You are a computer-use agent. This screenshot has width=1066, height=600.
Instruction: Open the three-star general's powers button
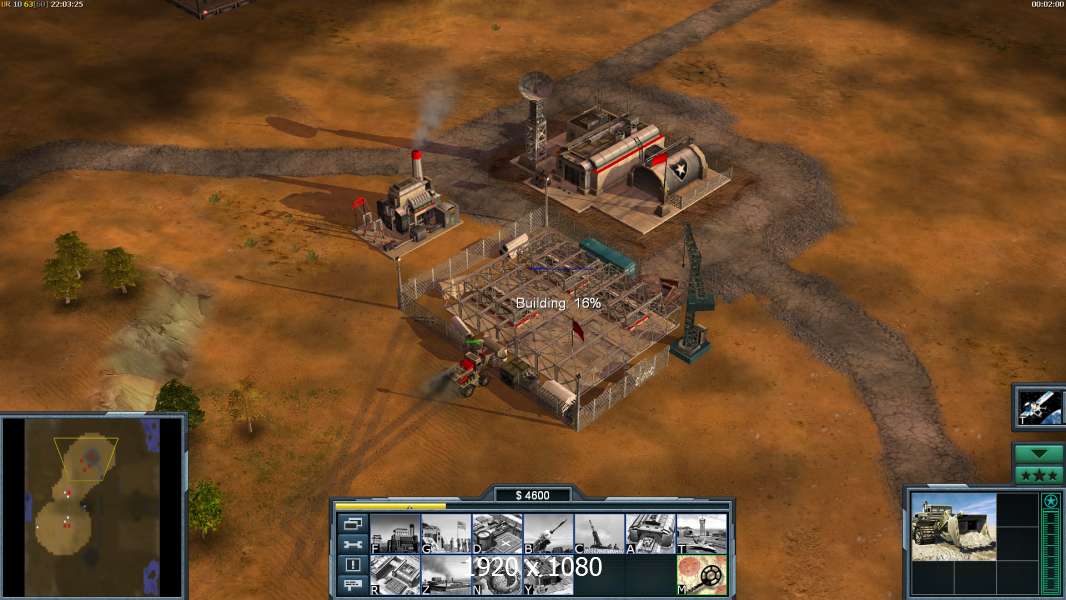1038,475
